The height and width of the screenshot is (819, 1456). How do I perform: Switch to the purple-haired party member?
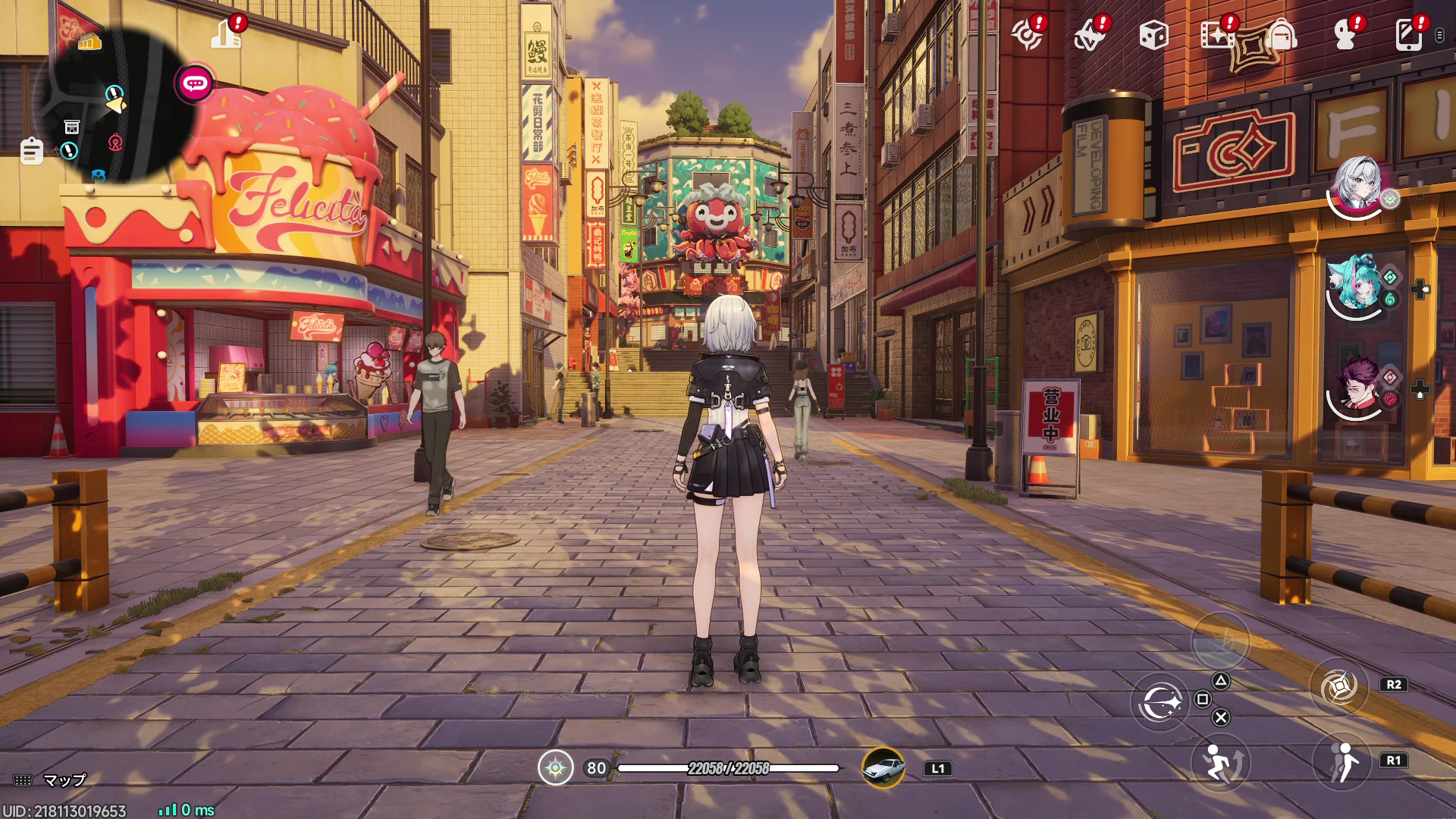1357,385
